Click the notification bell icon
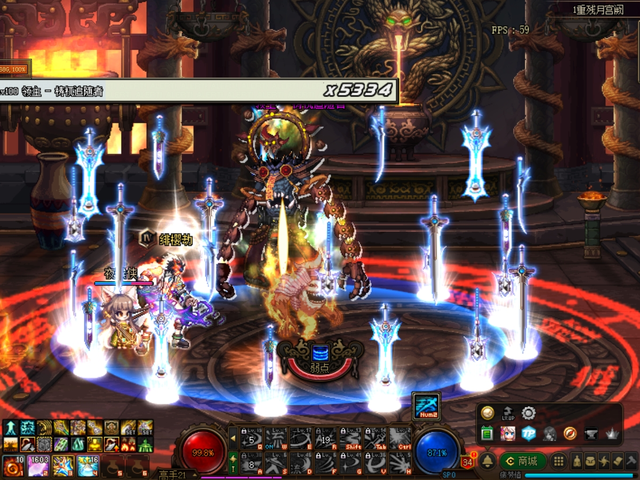The width and height of the screenshot is (640, 480). tap(489, 461)
